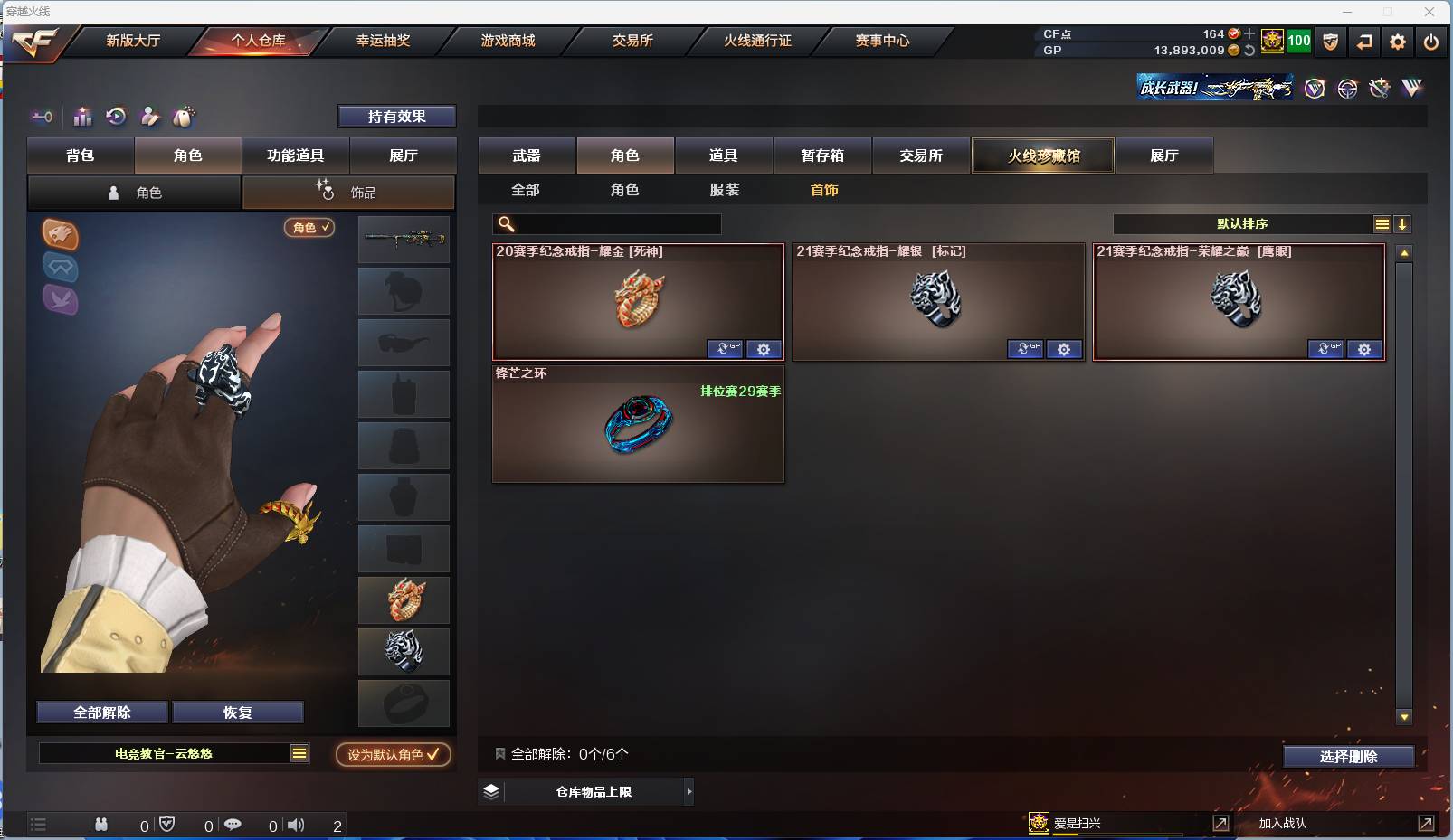Viewport: 1453px width, 840px height.
Task: Expand the 仓库物品上限 panel arrow
Action: point(690,791)
